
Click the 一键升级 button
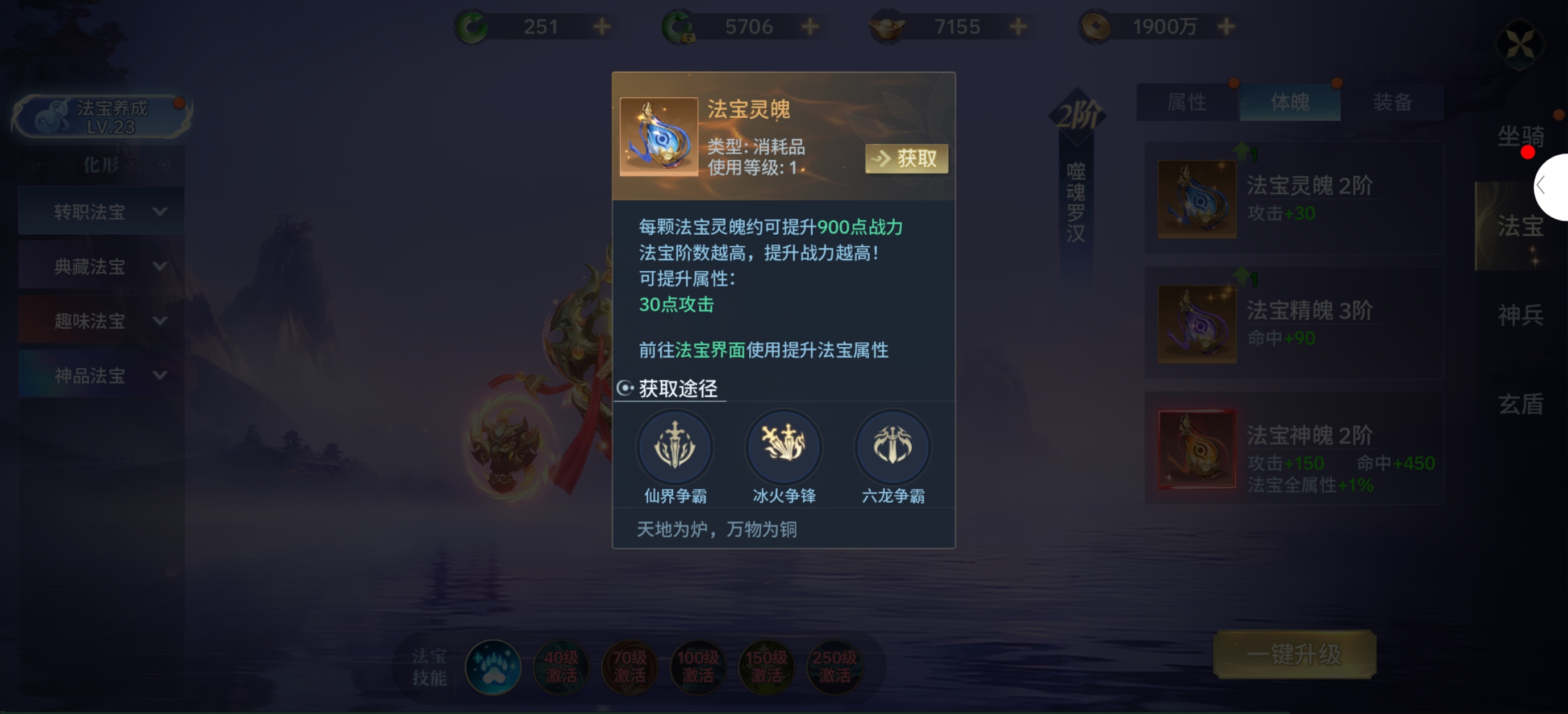click(x=1294, y=655)
